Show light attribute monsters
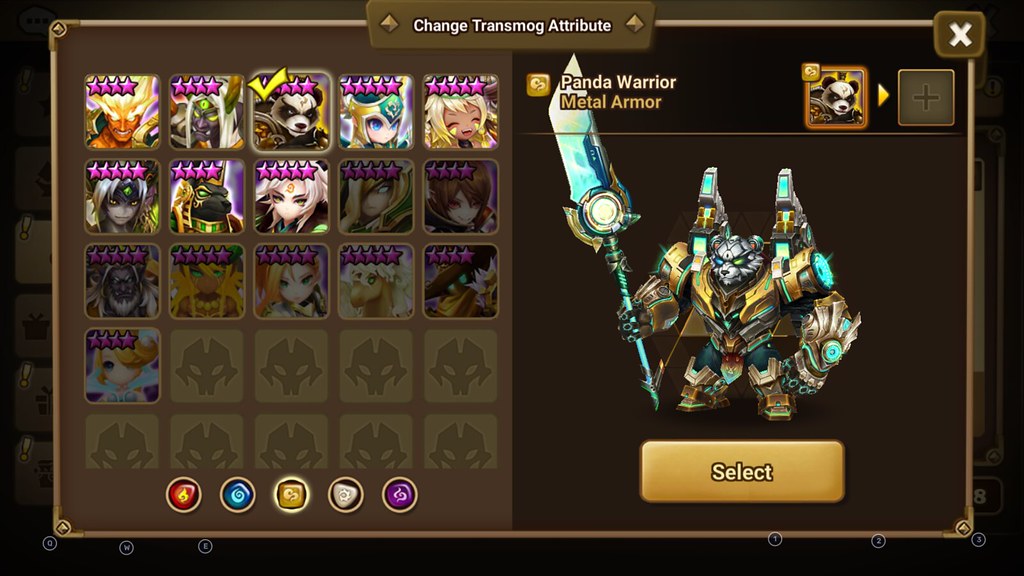This screenshot has width=1024, height=576. (x=345, y=494)
